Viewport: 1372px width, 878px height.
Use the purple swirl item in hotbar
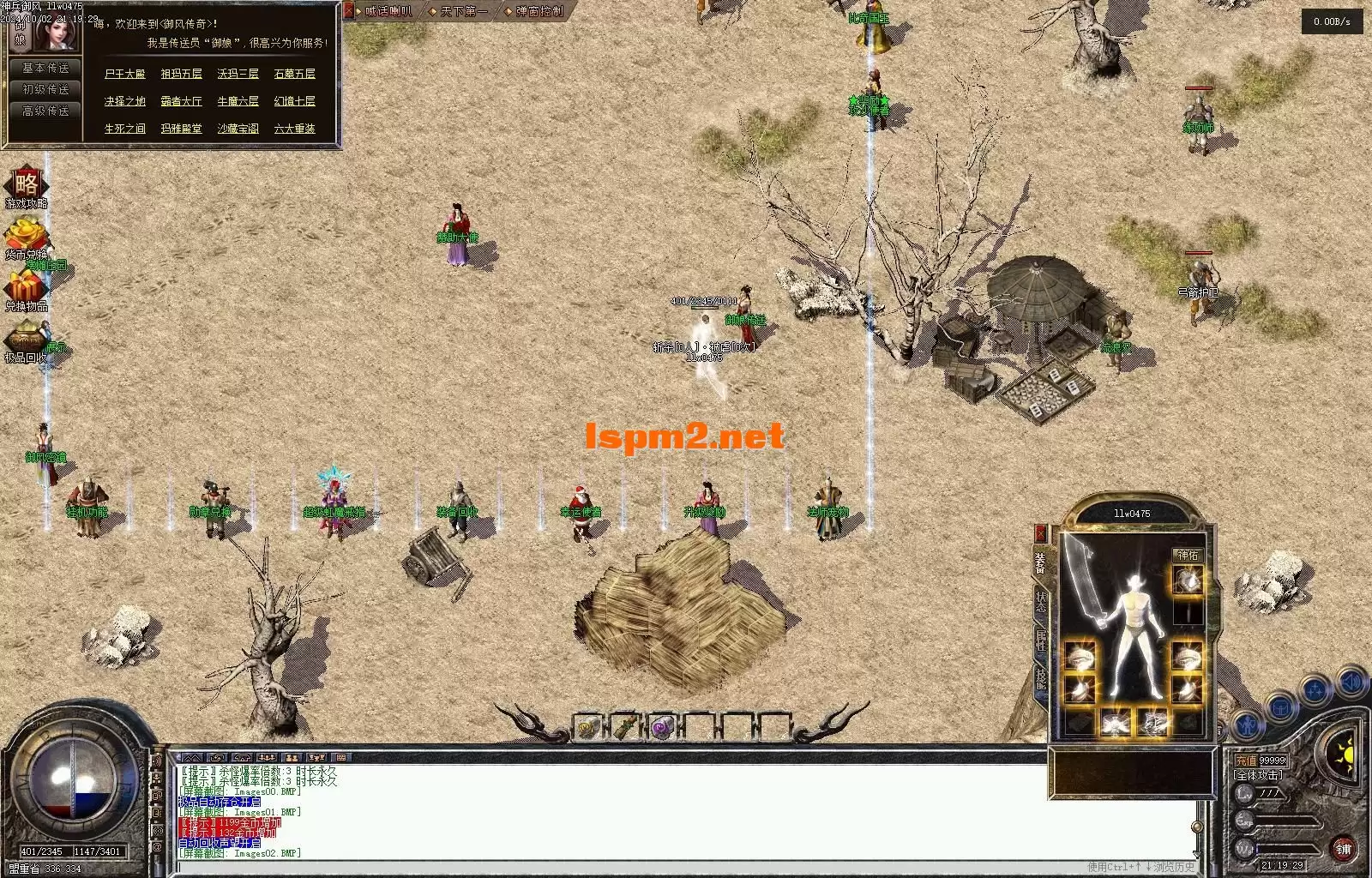662,728
